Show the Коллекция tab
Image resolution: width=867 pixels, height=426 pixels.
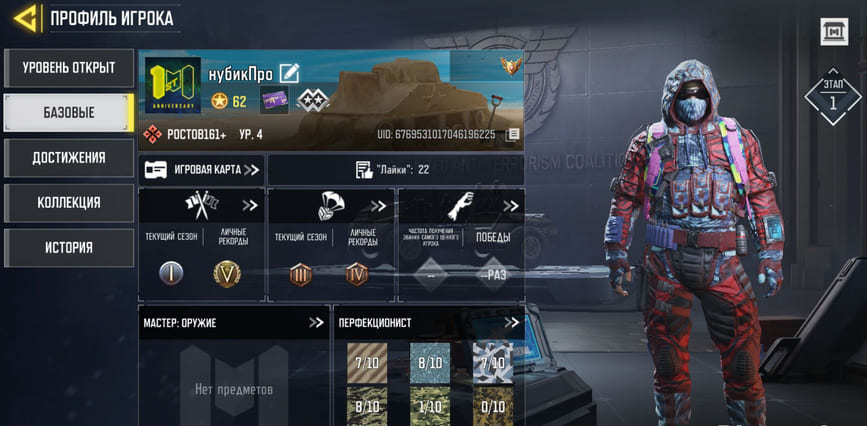(x=68, y=203)
